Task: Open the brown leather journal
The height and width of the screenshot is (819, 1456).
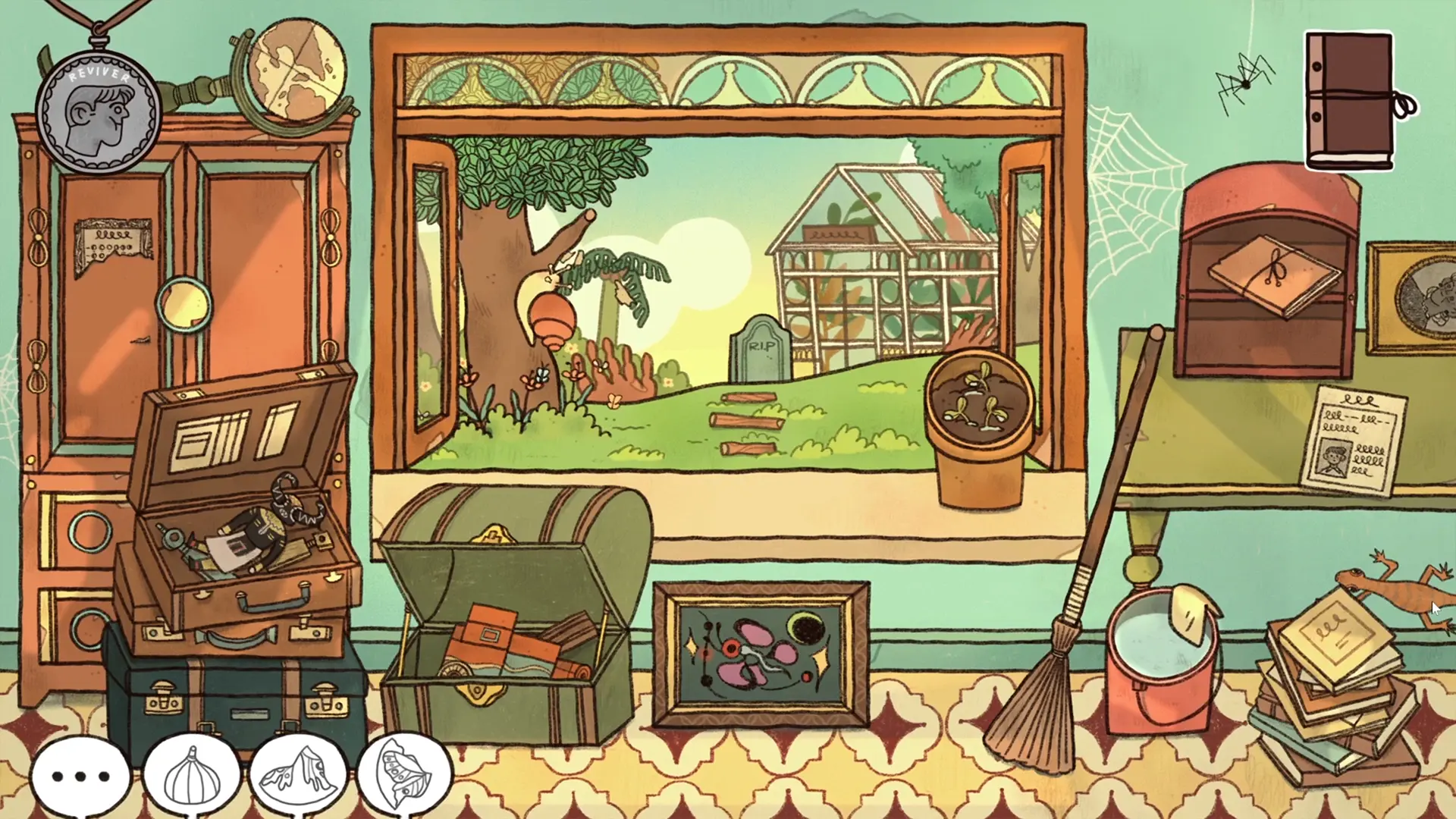Action: pyautogui.click(x=1351, y=101)
